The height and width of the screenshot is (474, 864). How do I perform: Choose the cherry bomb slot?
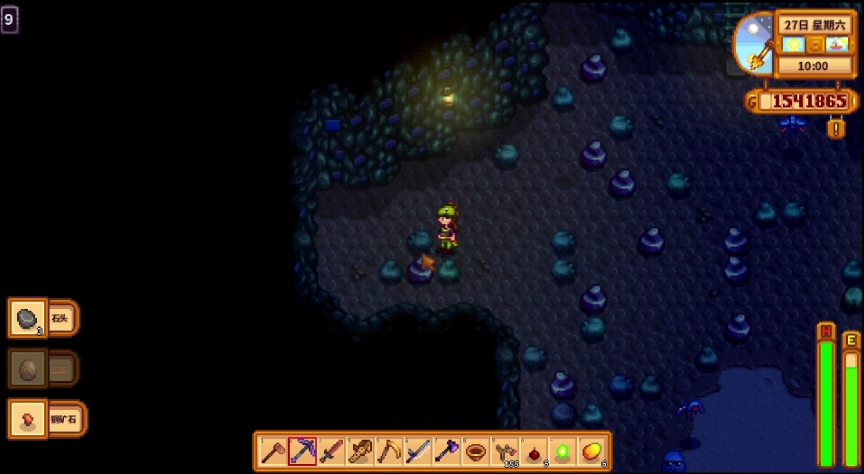click(x=534, y=452)
